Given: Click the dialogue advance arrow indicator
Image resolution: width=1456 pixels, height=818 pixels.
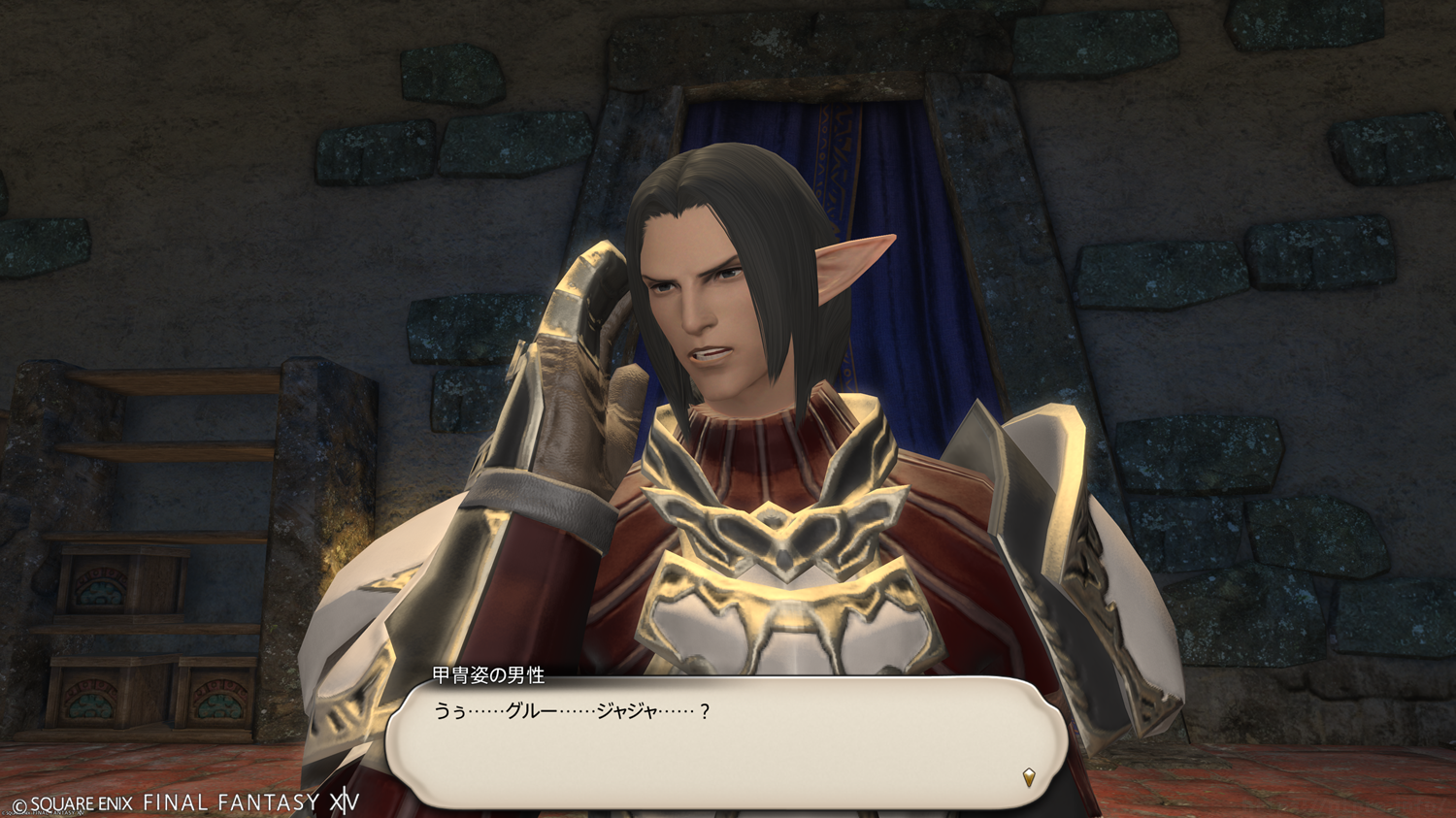Looking at the screenshot, I should click(x=1029, y=776).
